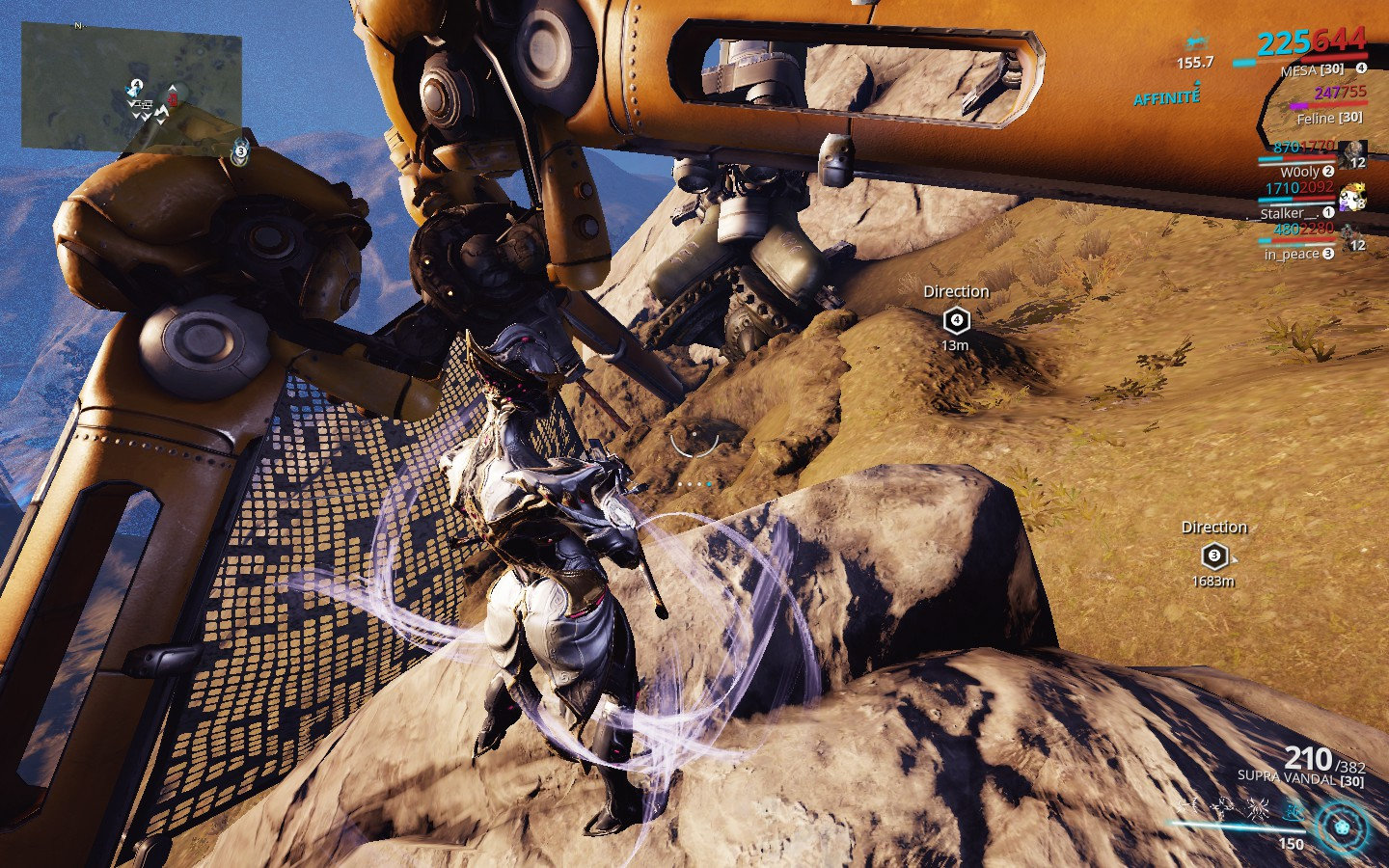This screenshot has width=1389, height=868.
Task: Toggle the north compass marker on minimap
Action: tap(78, 25)
